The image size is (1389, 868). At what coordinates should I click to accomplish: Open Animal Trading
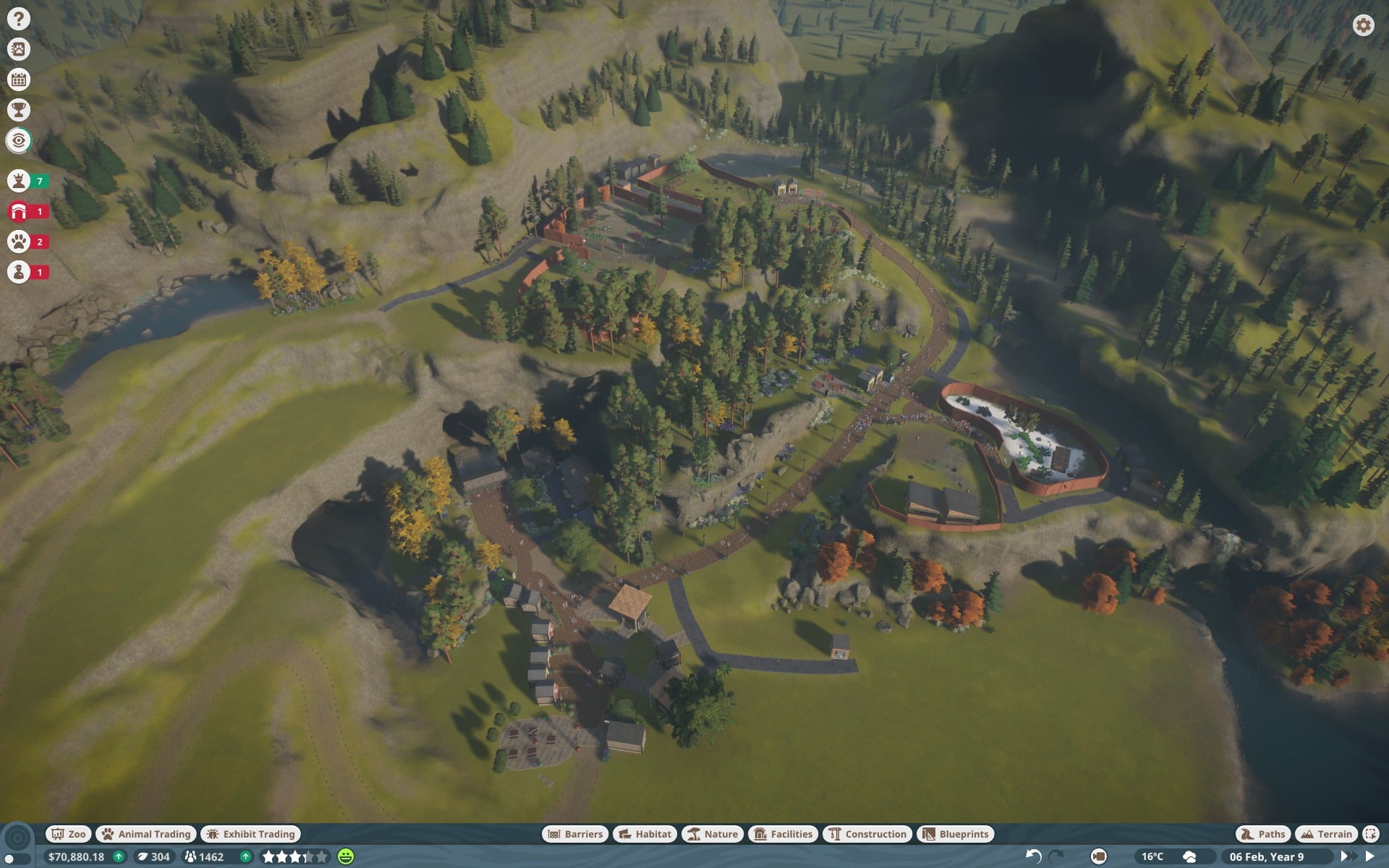[146, 834]
